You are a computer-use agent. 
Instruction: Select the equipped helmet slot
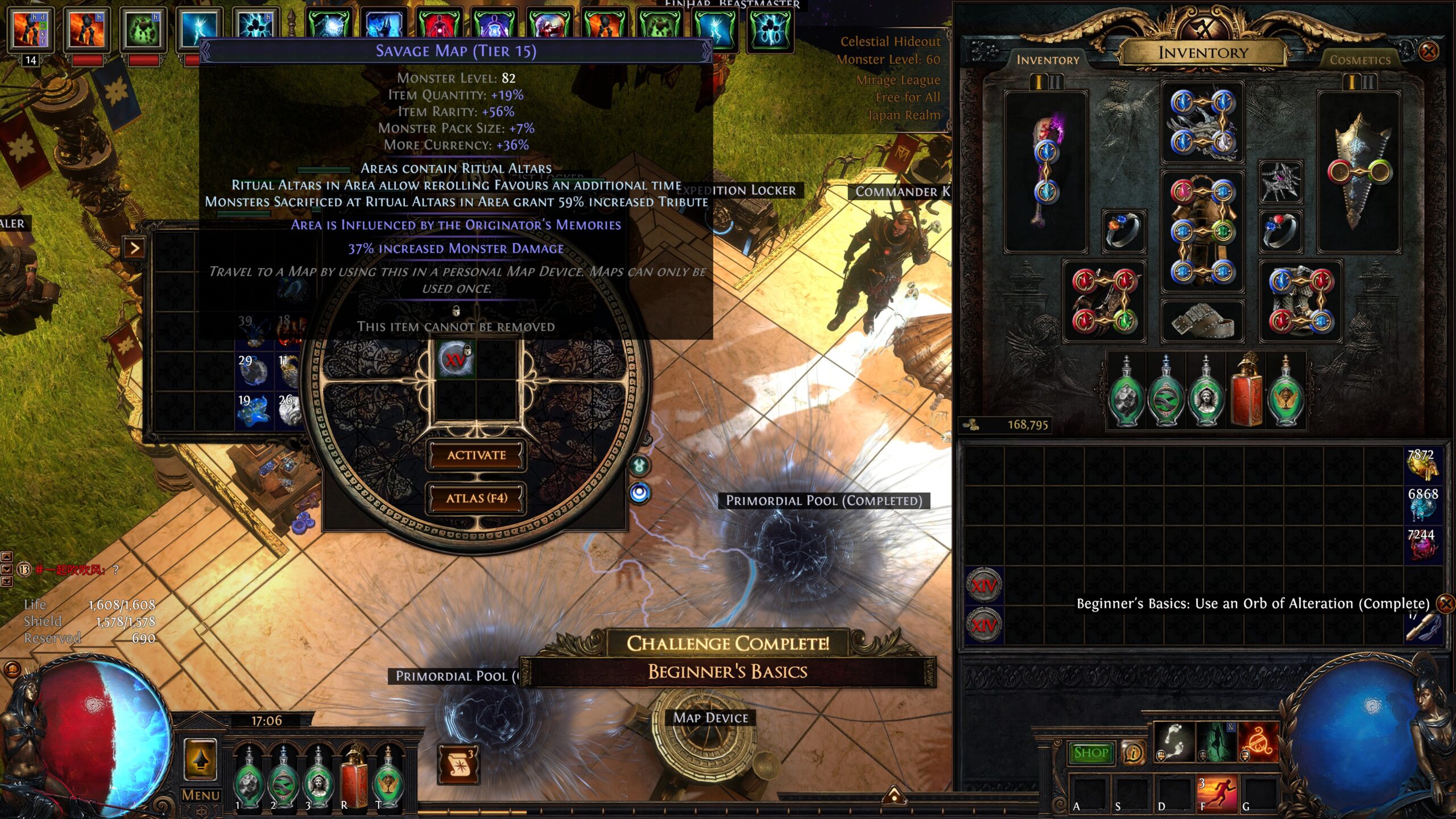[x=1202, y=122]
